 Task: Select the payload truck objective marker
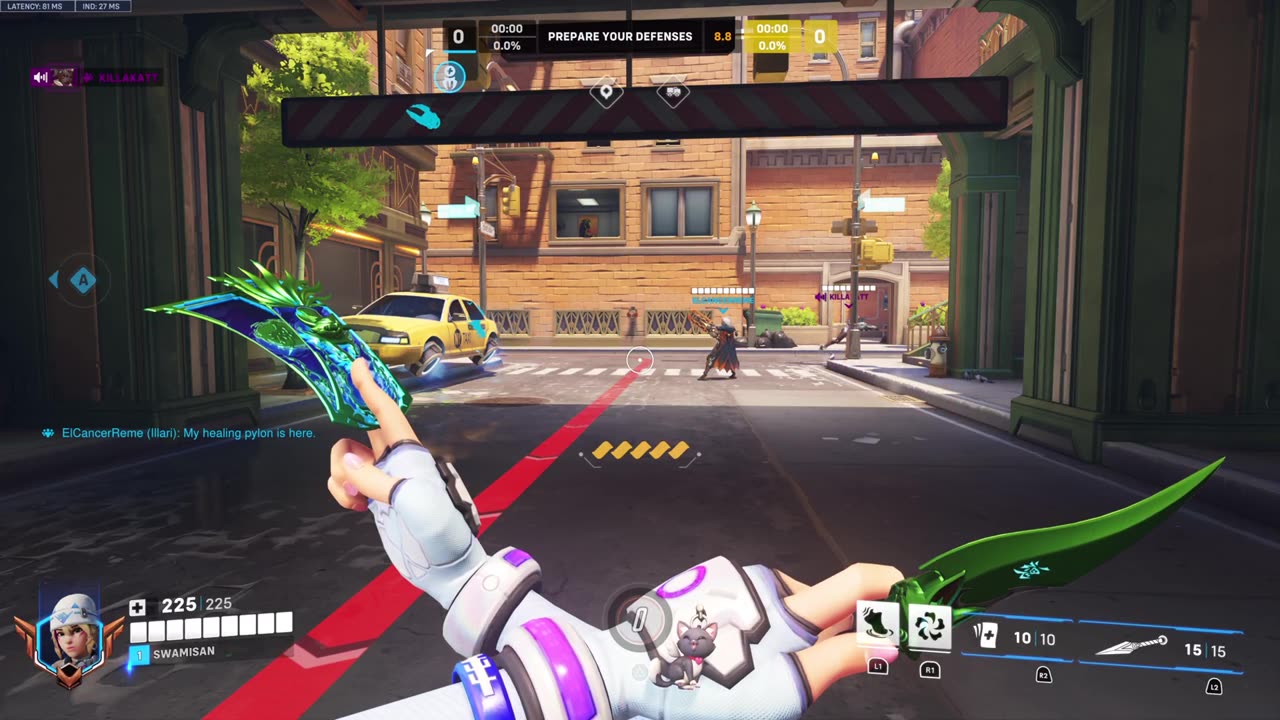pyautogui.click(x=673, y=93)
